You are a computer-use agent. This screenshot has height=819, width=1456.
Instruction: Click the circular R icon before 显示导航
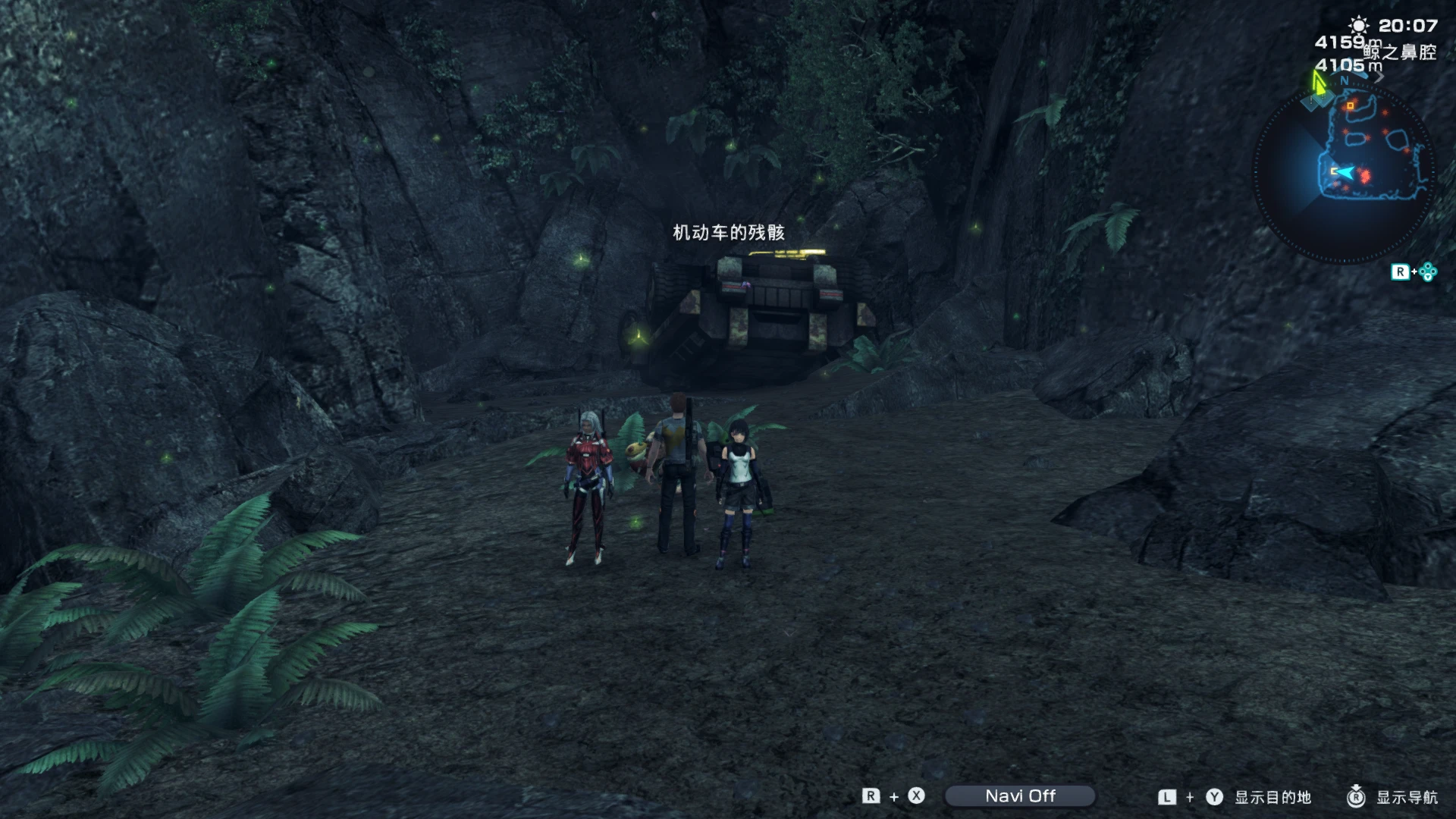tap(1357, 796)
